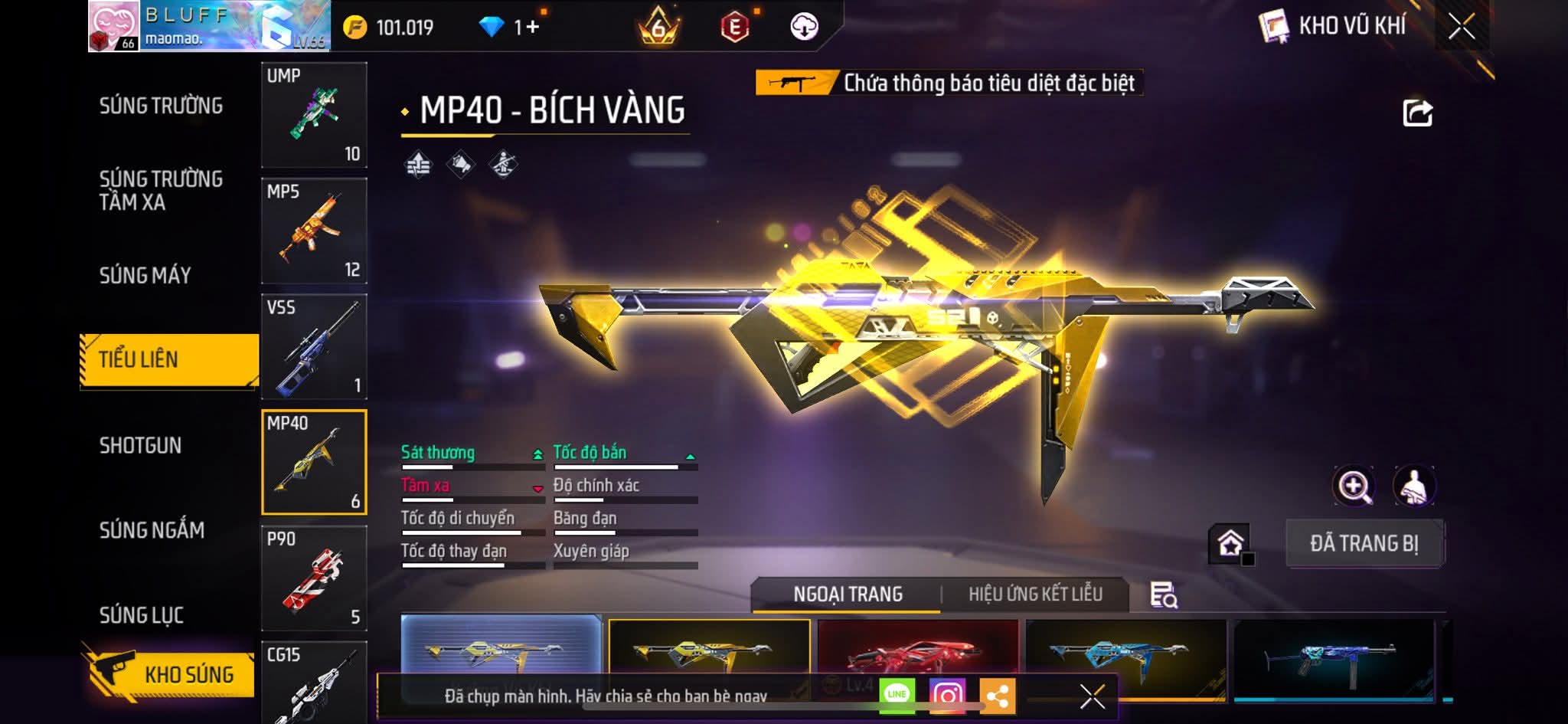Select the Ngoại Trang tab

pos(848,594)
